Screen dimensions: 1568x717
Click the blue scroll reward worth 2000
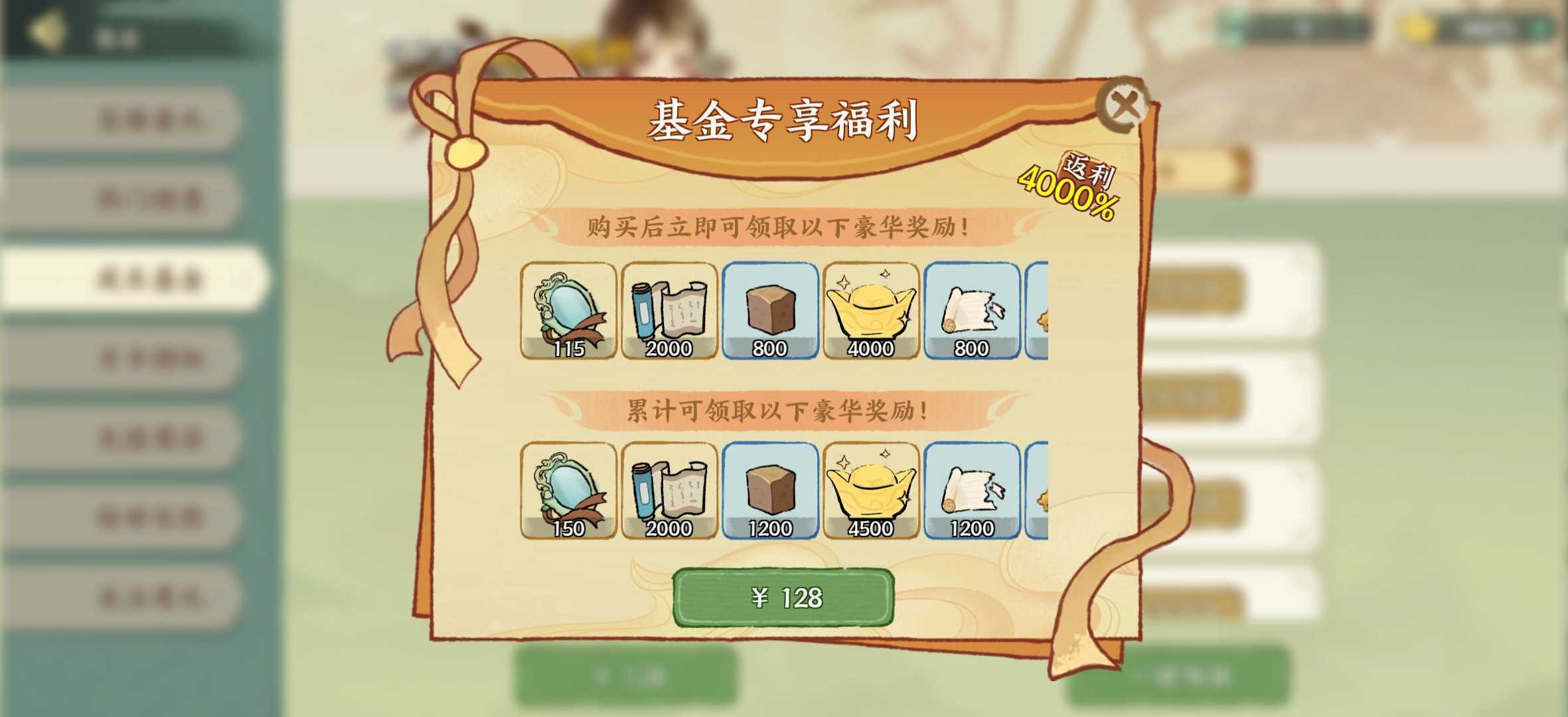click(x=669, y=312)
